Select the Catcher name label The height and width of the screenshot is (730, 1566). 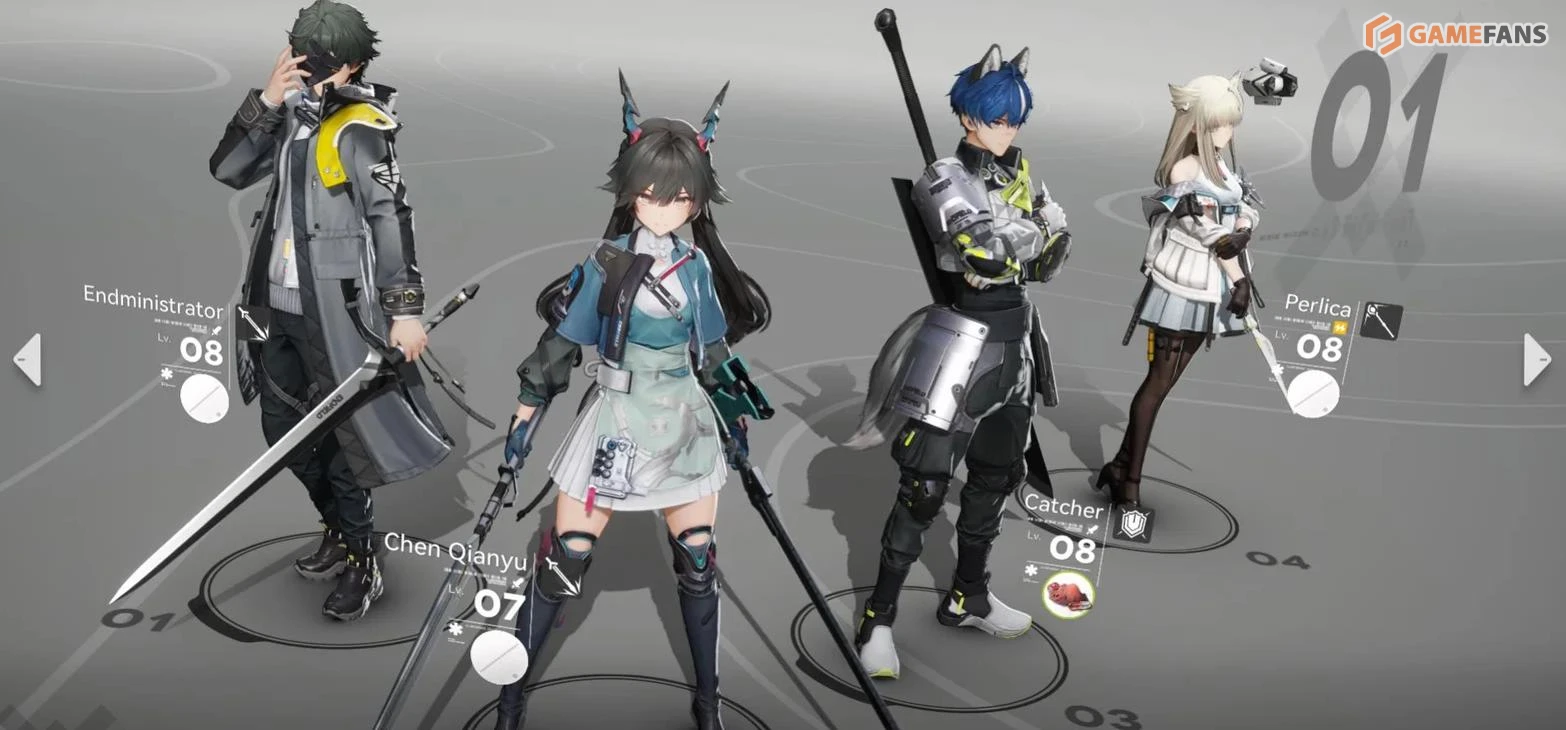(x=1062, y=508)
